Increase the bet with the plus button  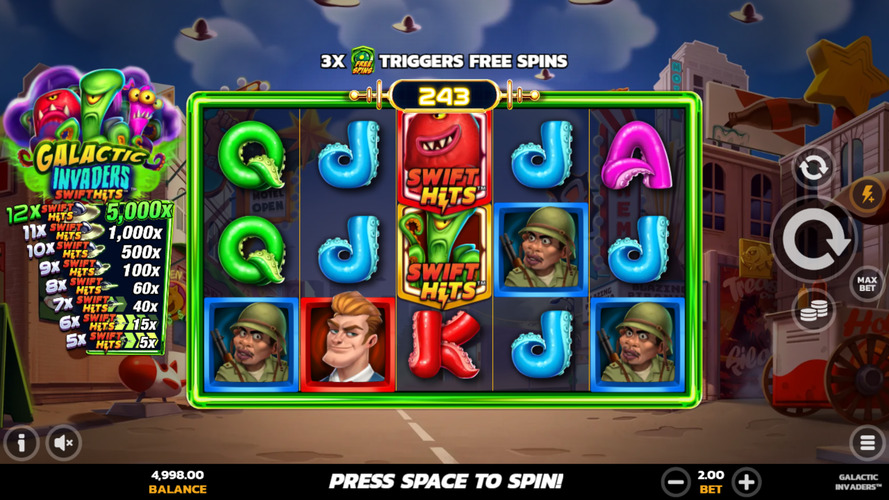[x=746, y=481]
